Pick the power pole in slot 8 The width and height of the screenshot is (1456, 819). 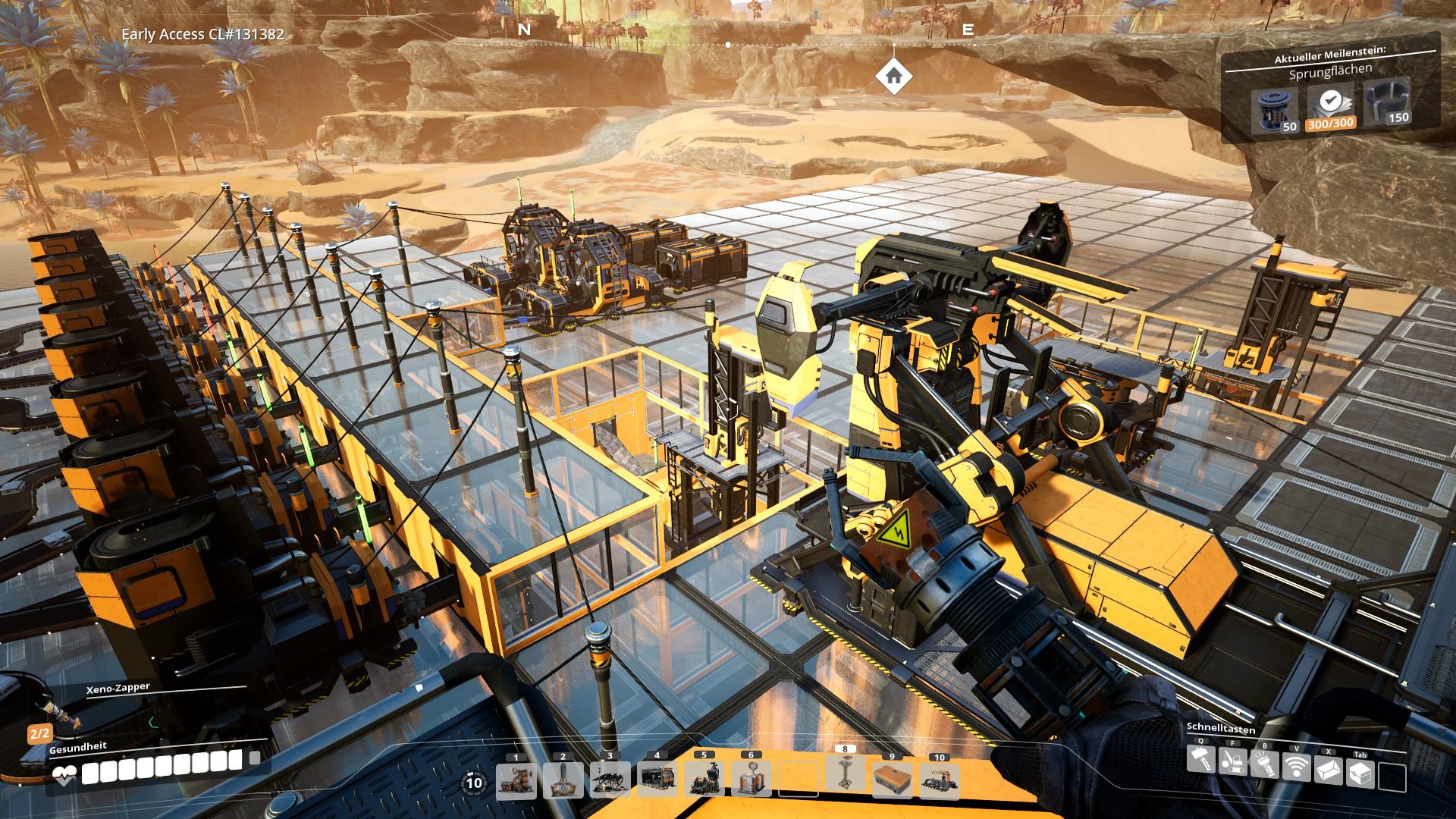click(x=846, y=774)
